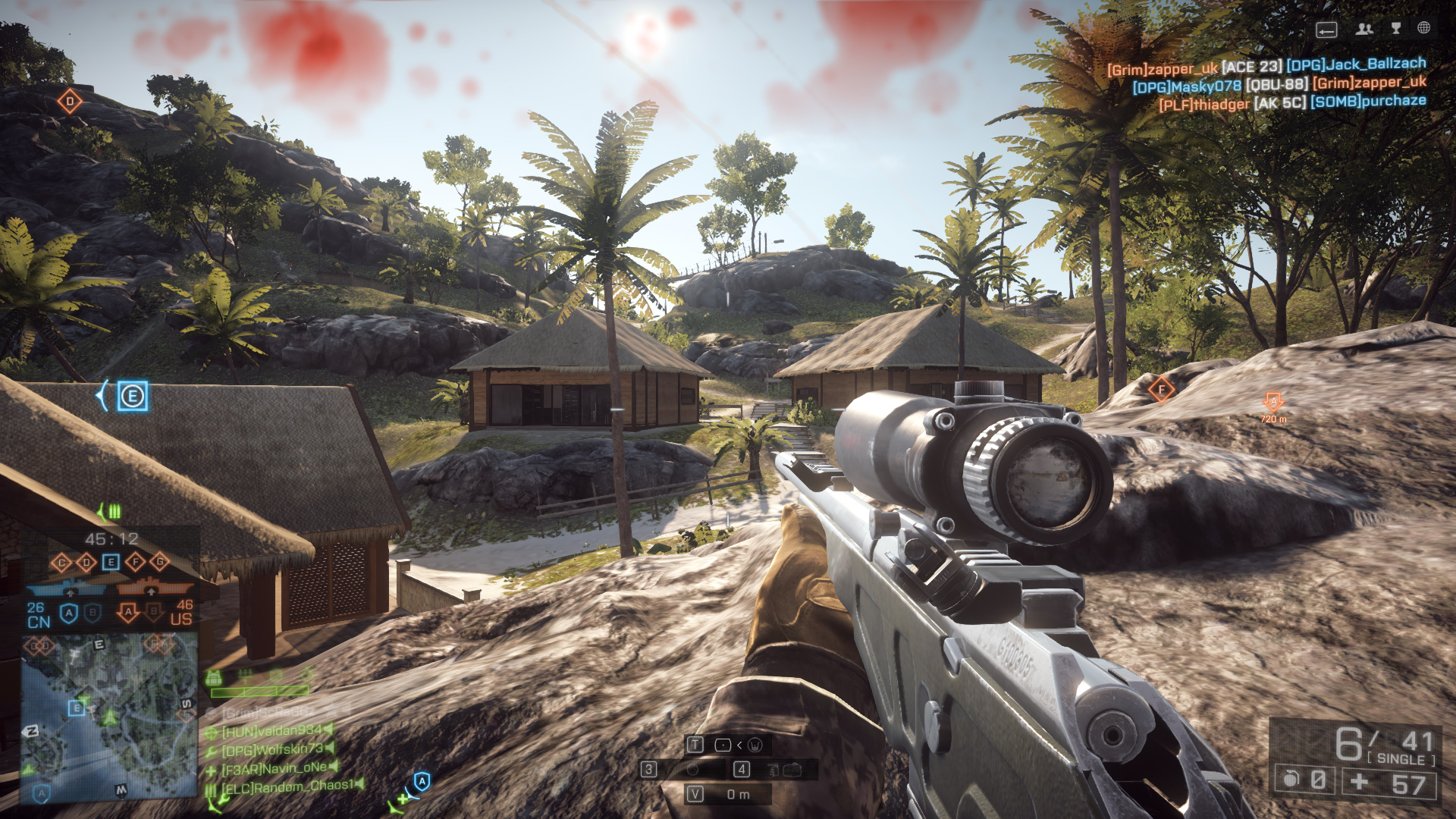
Task: Open the gadget slot 4 selector
Action: [x=742, y=768]
